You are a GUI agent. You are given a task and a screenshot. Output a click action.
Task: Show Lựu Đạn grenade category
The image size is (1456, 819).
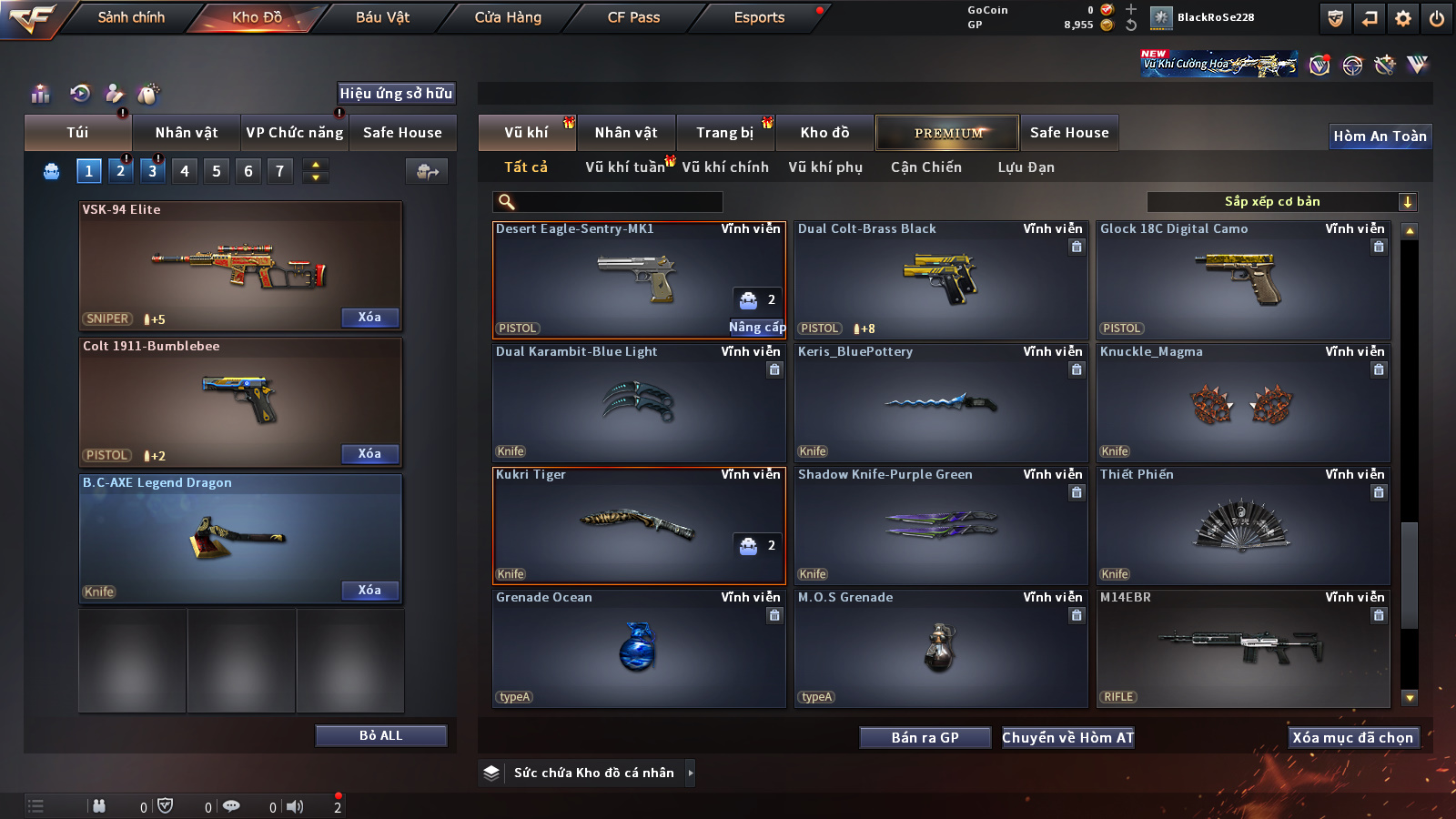[x=1026, y=167]
